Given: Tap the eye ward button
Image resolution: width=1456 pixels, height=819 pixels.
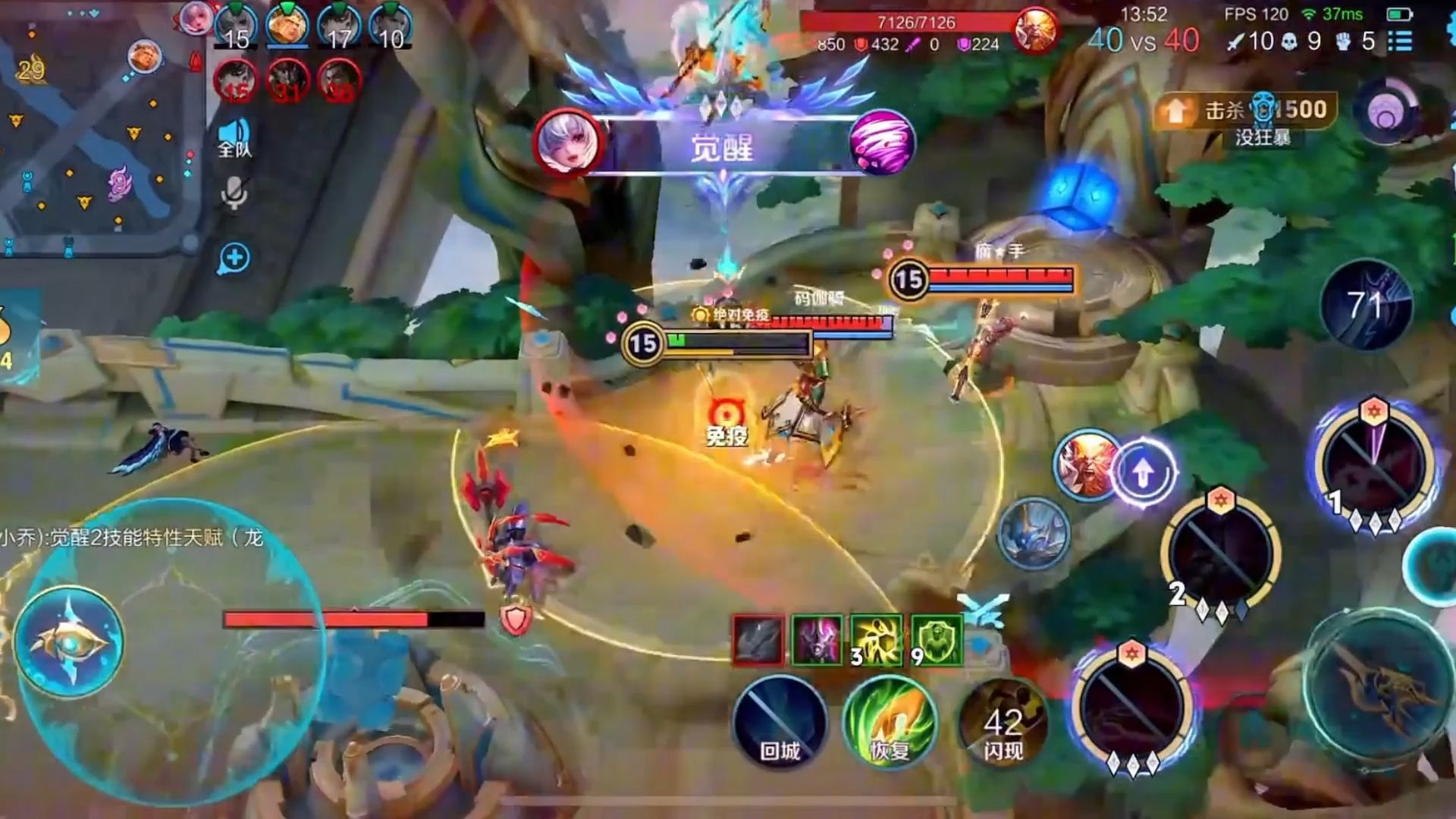Looking at the screenshot, I should tap(69, 642).
